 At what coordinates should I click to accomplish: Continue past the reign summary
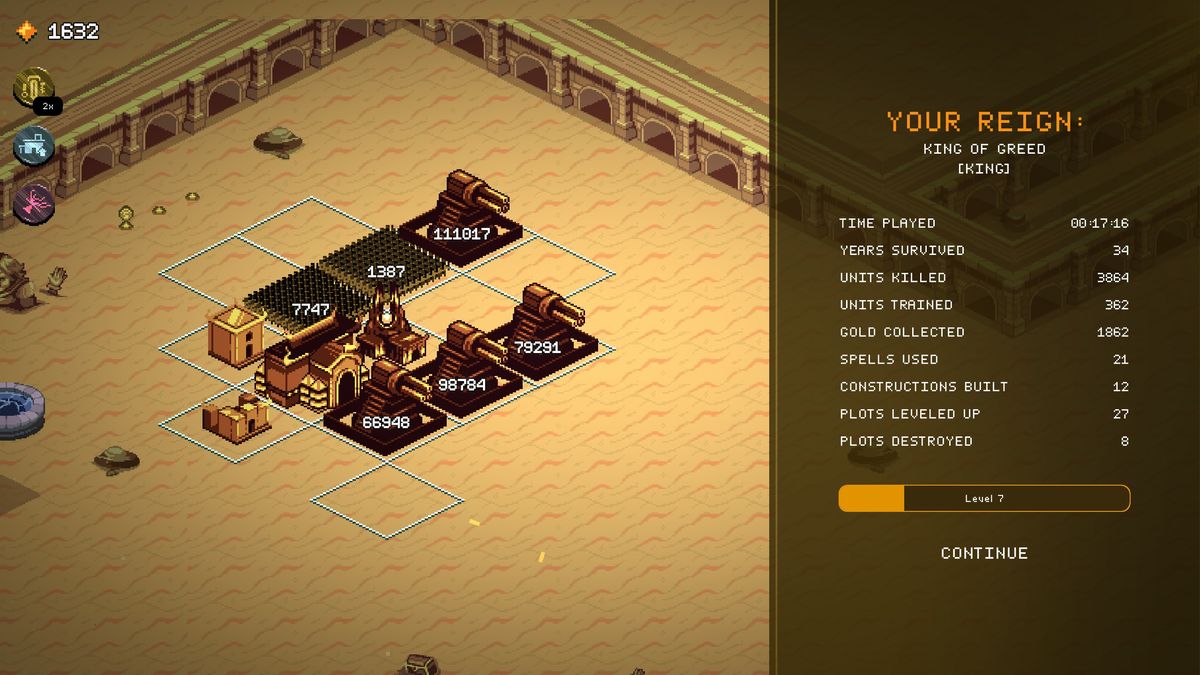pos(984,553)
